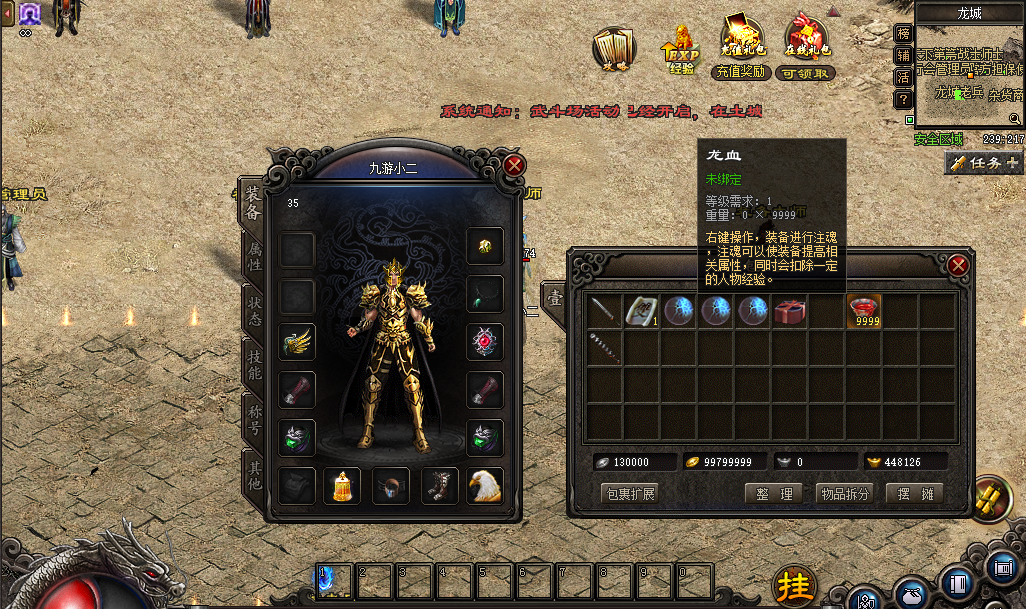1026x609 pixels.
Task: Open the 充值礼包 recharge gift pack
Action: pyautogui.click(x=741, y=50)
